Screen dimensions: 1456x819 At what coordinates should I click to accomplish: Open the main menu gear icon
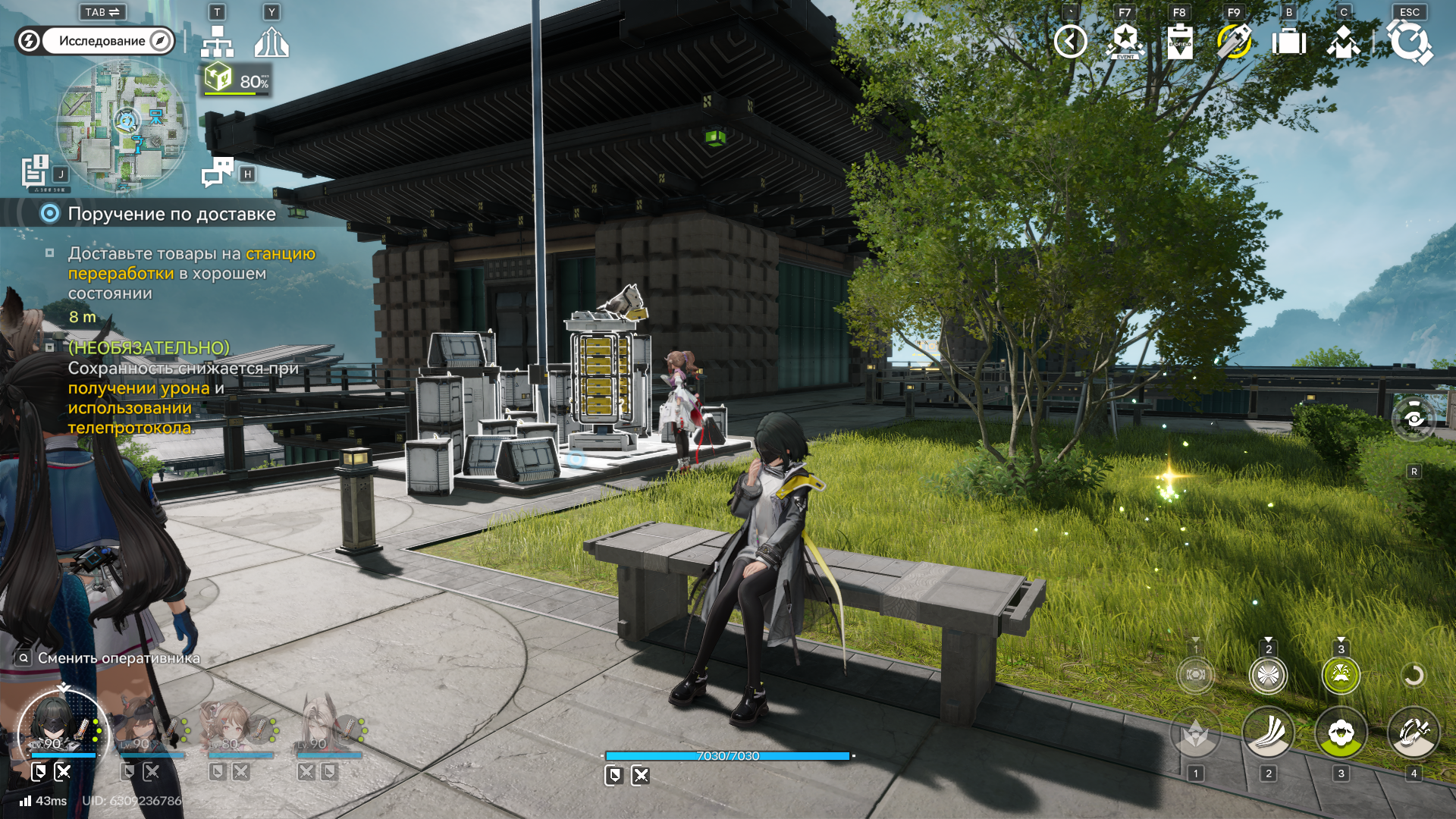click(x=1409, y=42)
